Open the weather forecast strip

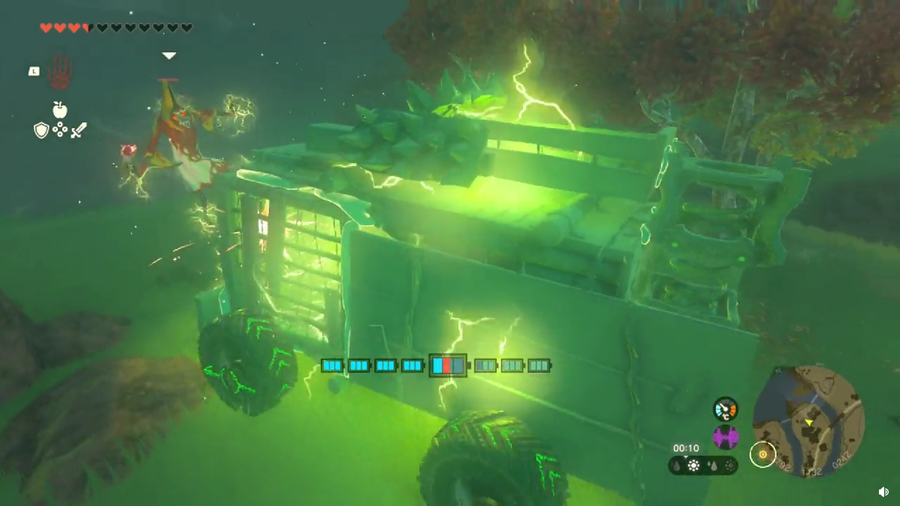click(703, 465)
